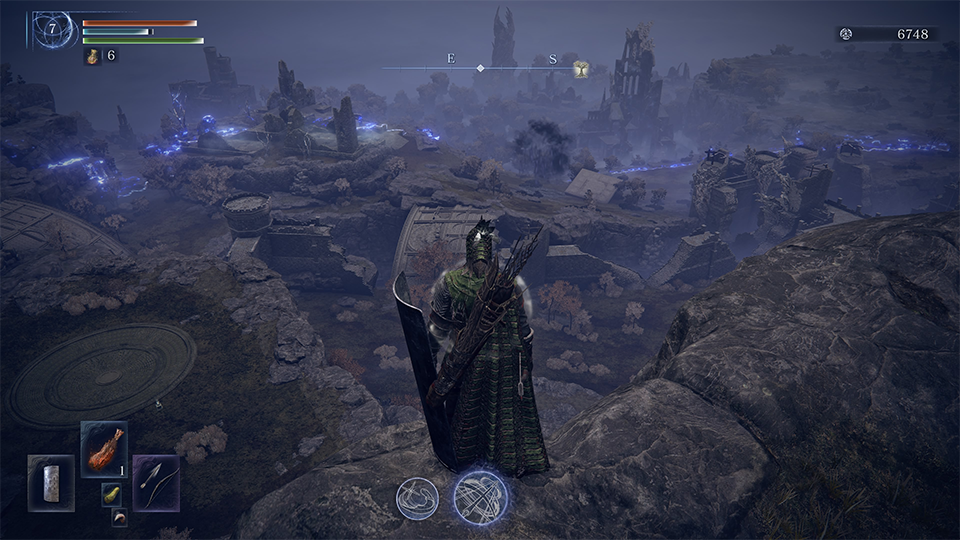This screenshot has height=540, width=960.
Task: Choose the bow and arrow weapon slot
Action: pyautogui.click(x=156, y=482)
